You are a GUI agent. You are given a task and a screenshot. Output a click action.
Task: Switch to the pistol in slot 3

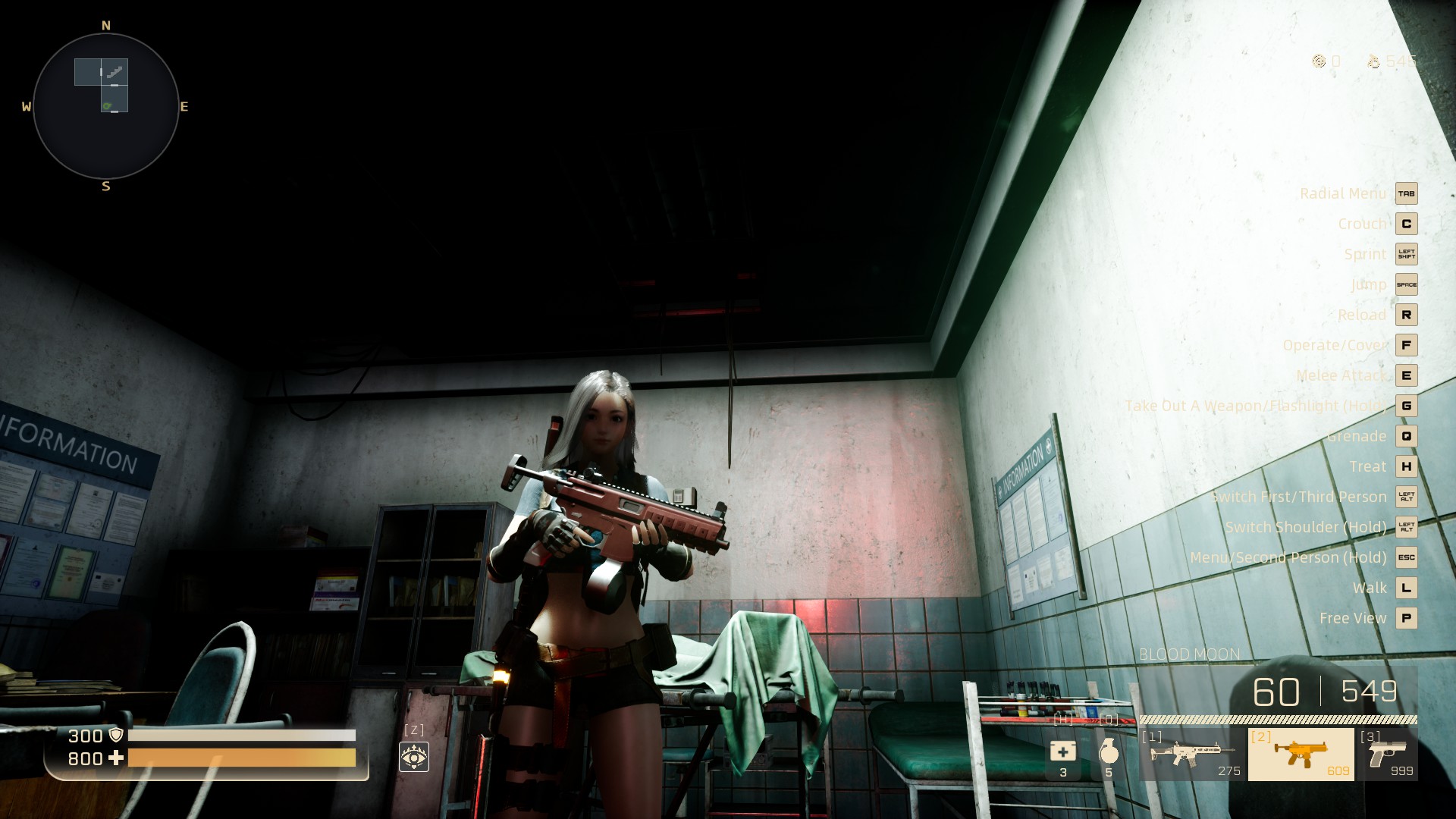(x=1387, y=754)
